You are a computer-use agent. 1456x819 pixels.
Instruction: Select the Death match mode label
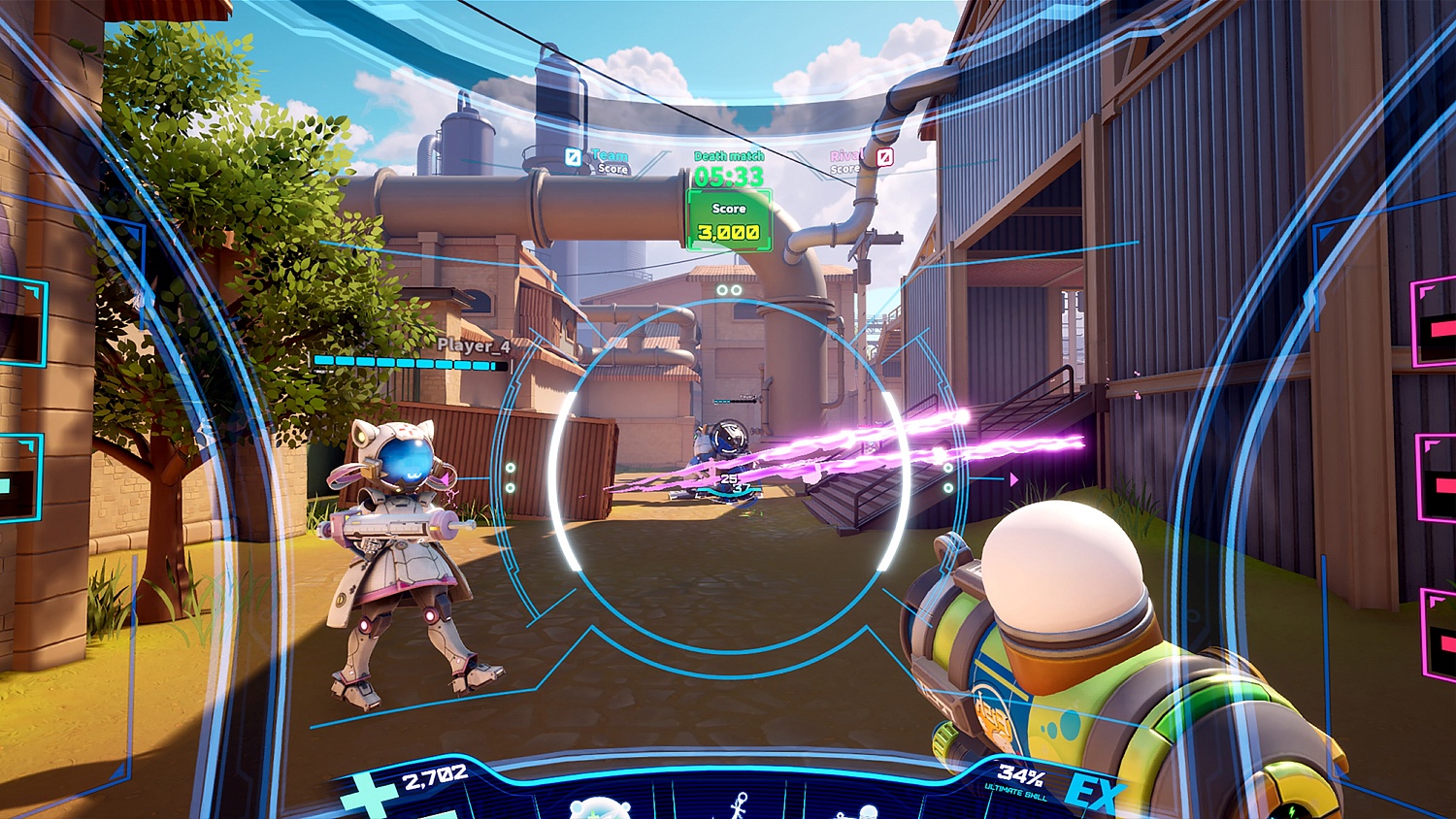coord(729,155)
